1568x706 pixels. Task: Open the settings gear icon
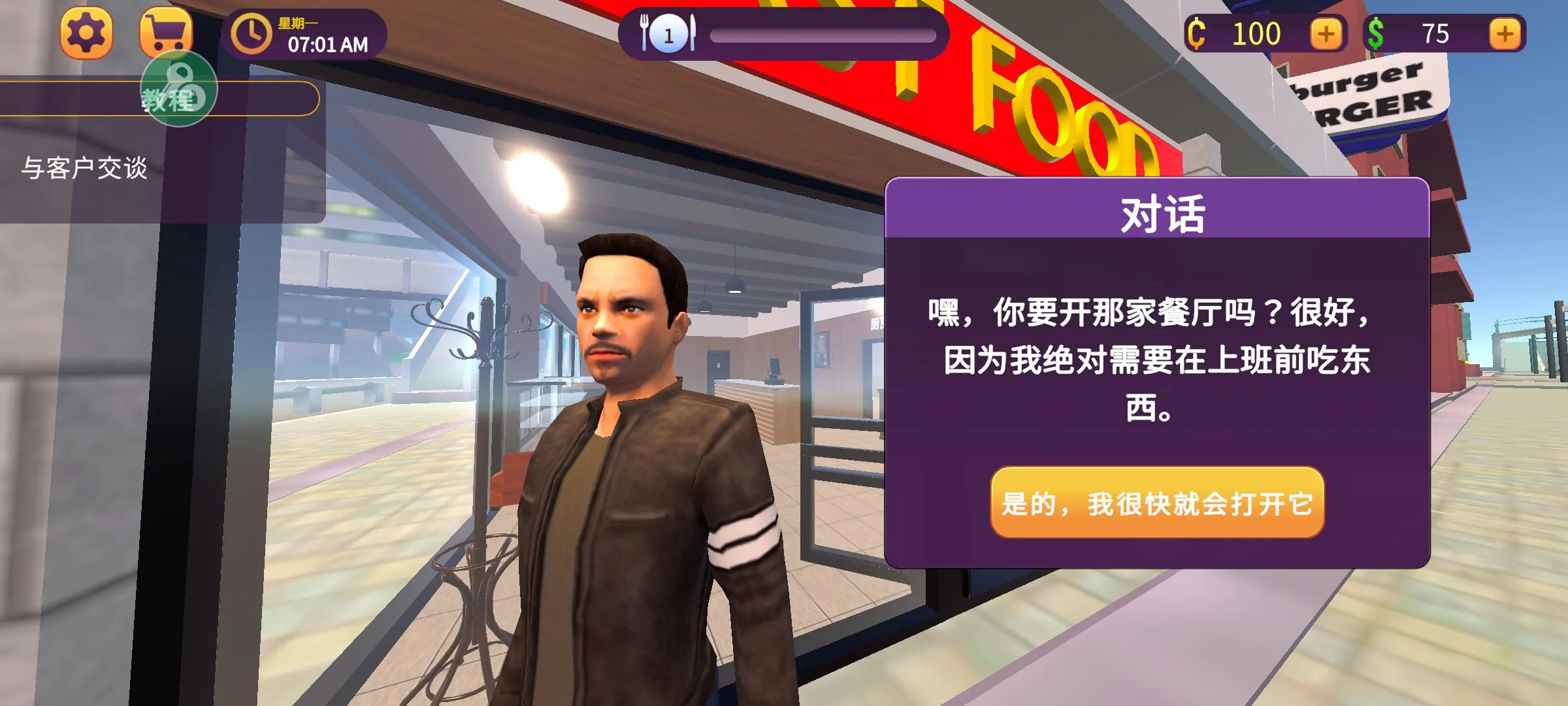tap(85, 31)
